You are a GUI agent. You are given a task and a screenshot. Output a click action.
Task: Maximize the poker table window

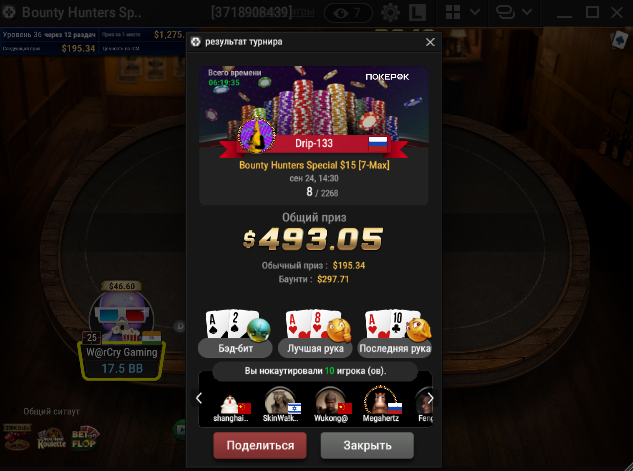click(591, 13)
